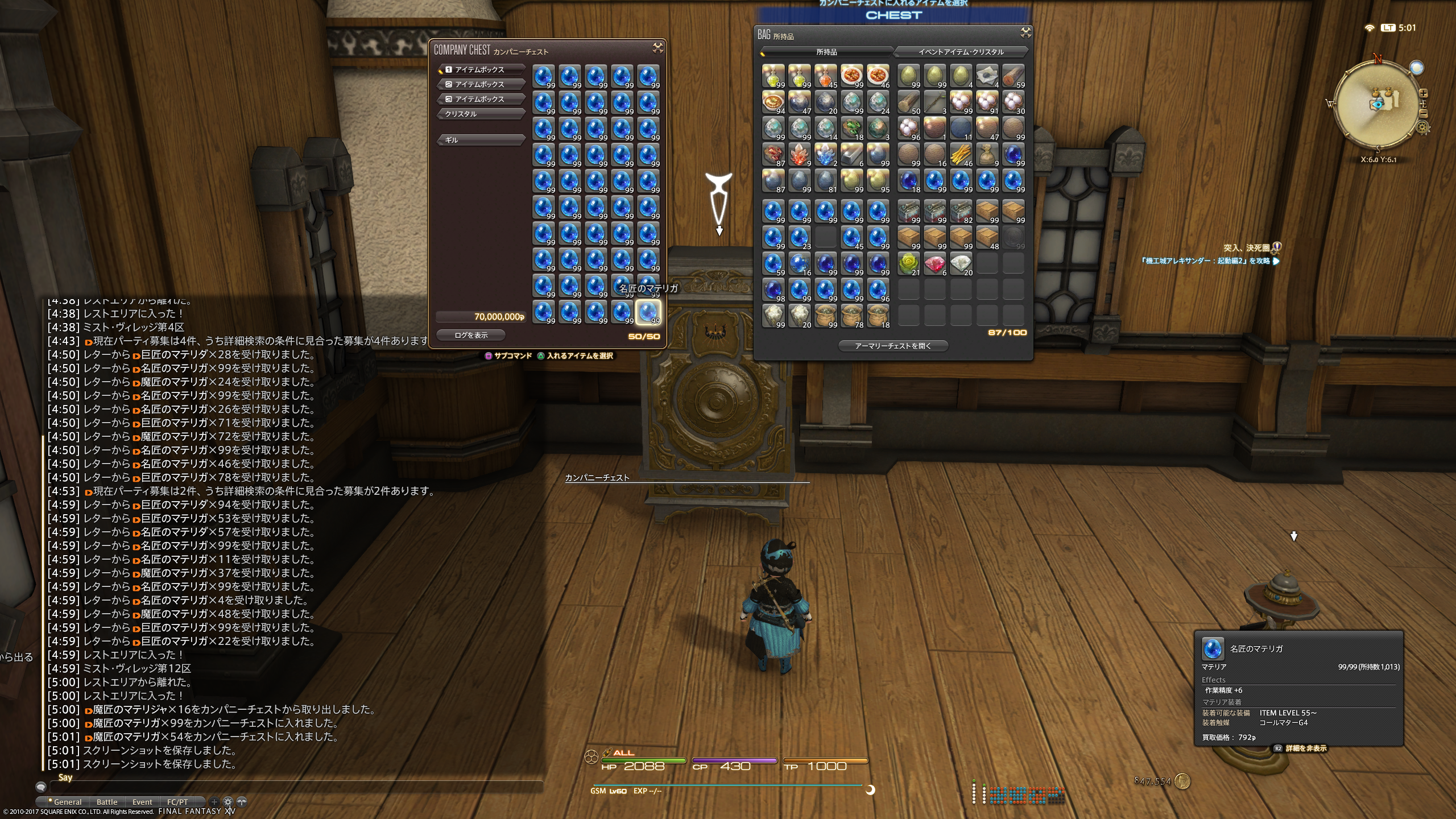Select the 所持品 bag tab

826,52
